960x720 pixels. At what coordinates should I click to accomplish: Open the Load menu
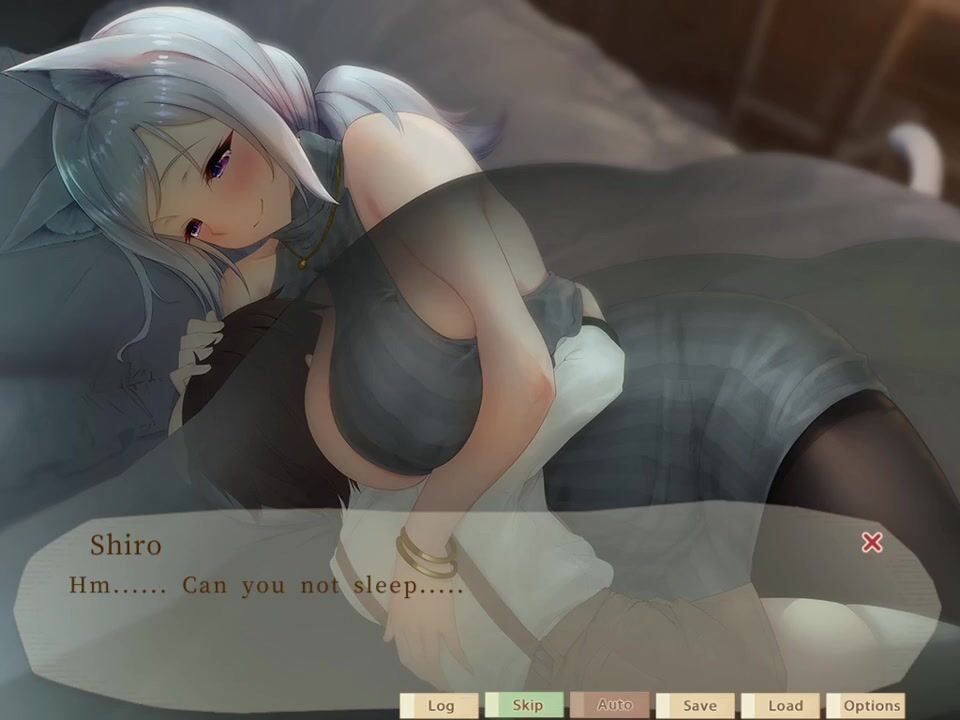pos(784,705)
